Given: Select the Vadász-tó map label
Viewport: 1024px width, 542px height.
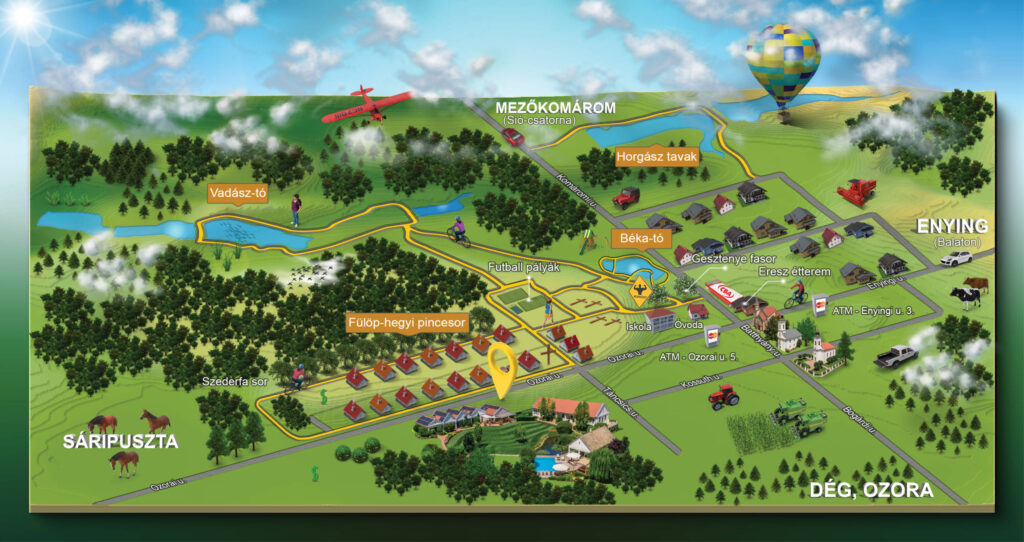Looking at the screenshot, I should click(x=239, y=194).
